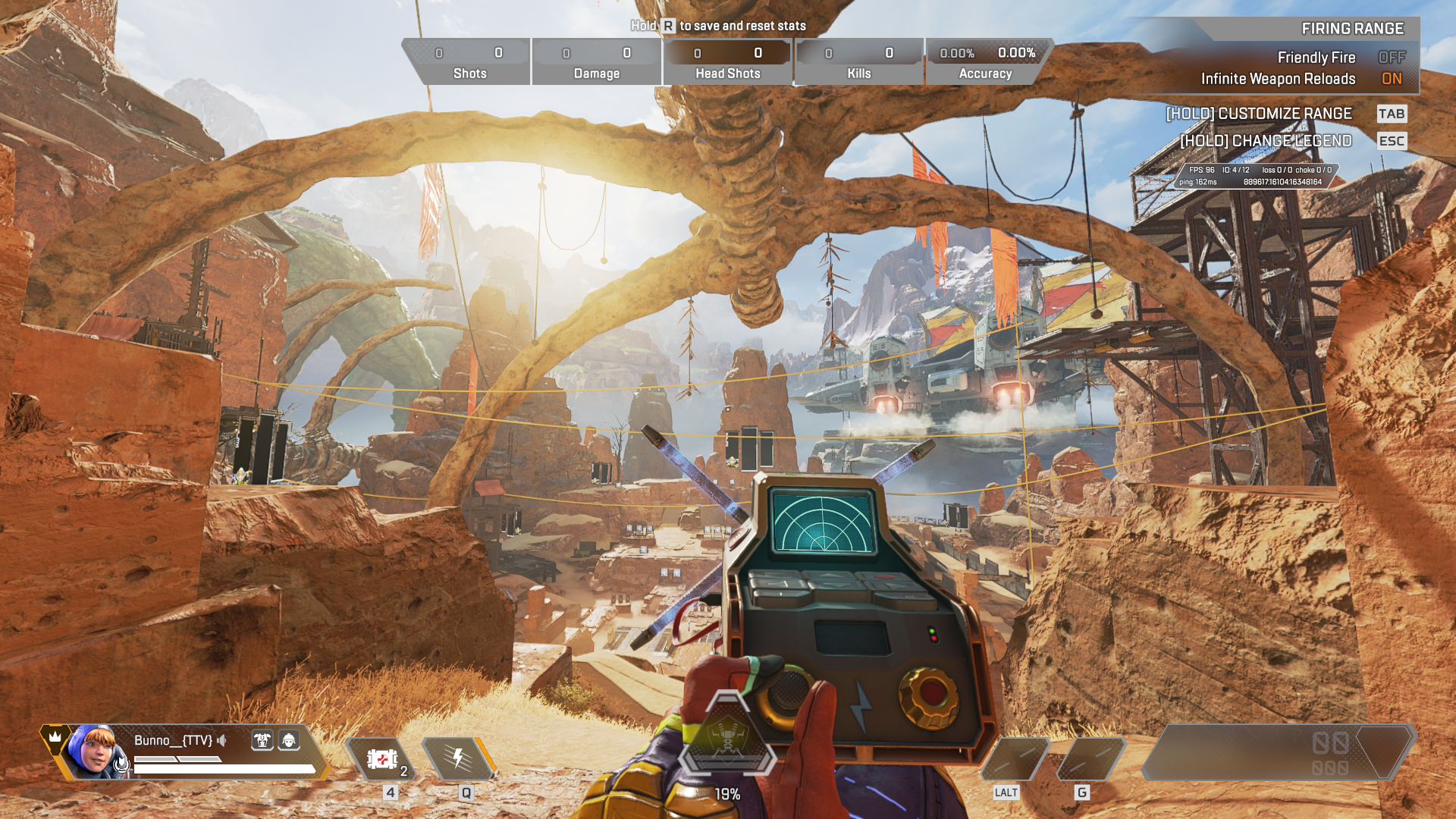1456x819 pixels.
Task: Click the Wattson legend portrait
Action: click(x=94, y=751)
